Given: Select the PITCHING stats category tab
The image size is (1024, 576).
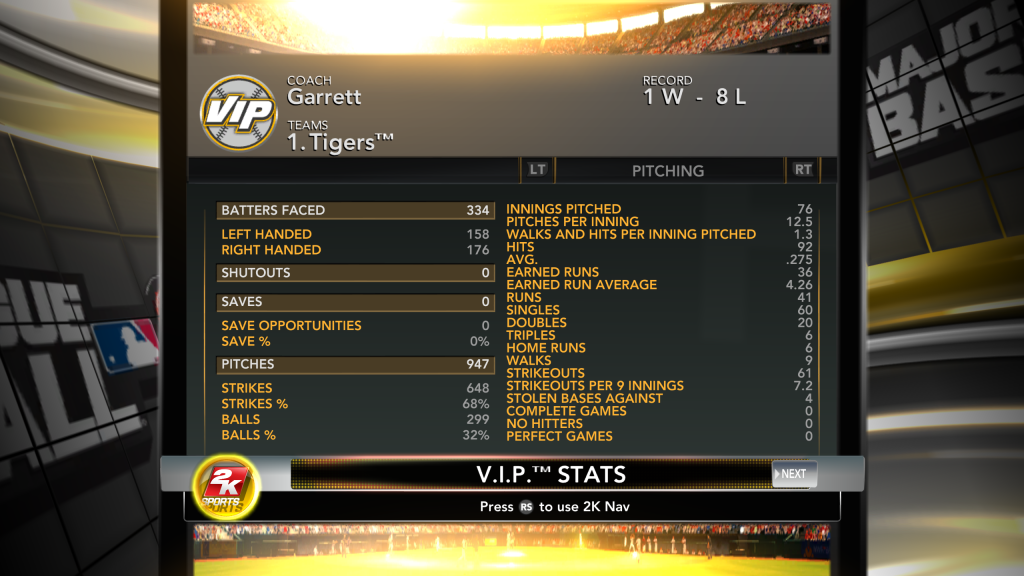Looking at the screenshot, I should [x=668, y=171].
